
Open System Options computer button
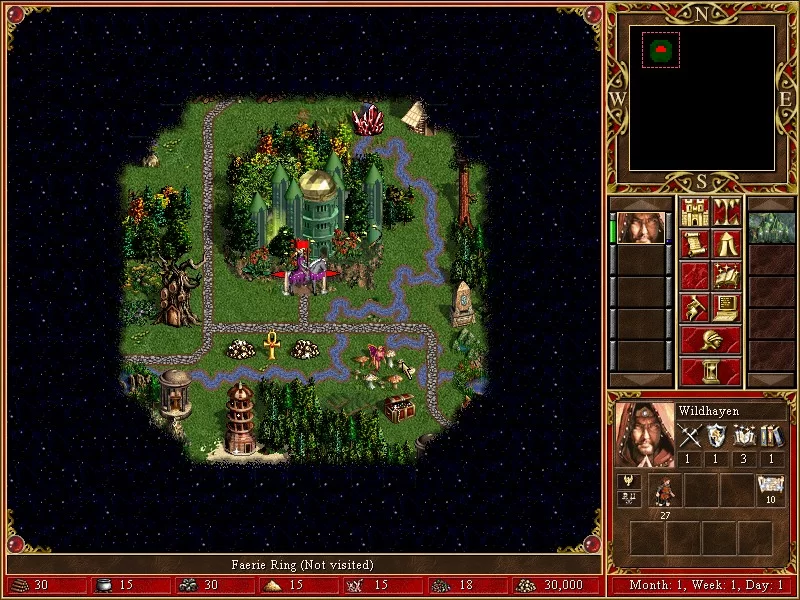point(727,308)
